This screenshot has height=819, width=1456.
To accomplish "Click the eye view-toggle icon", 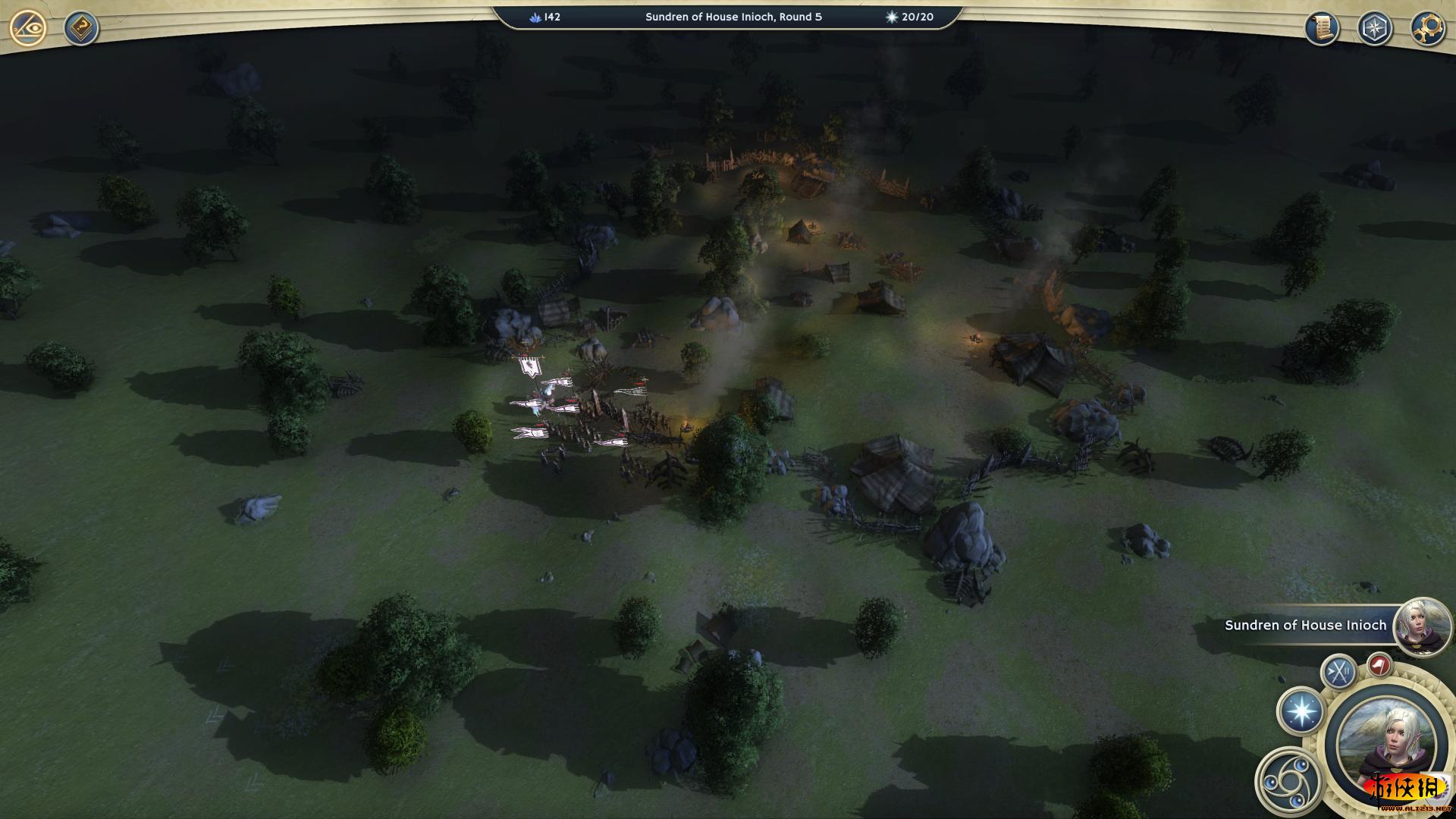I will point(28,29).
